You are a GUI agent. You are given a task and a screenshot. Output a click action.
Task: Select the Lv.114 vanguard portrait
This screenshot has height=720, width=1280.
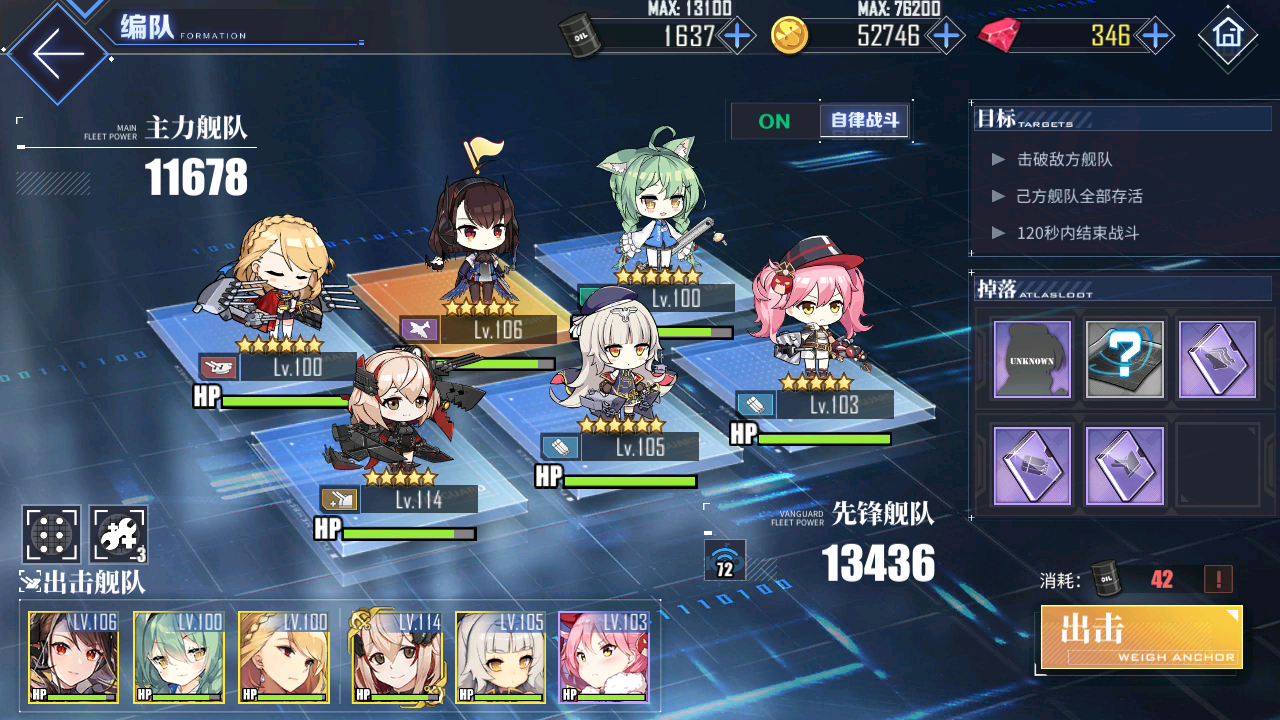click(x=396, y=657)
